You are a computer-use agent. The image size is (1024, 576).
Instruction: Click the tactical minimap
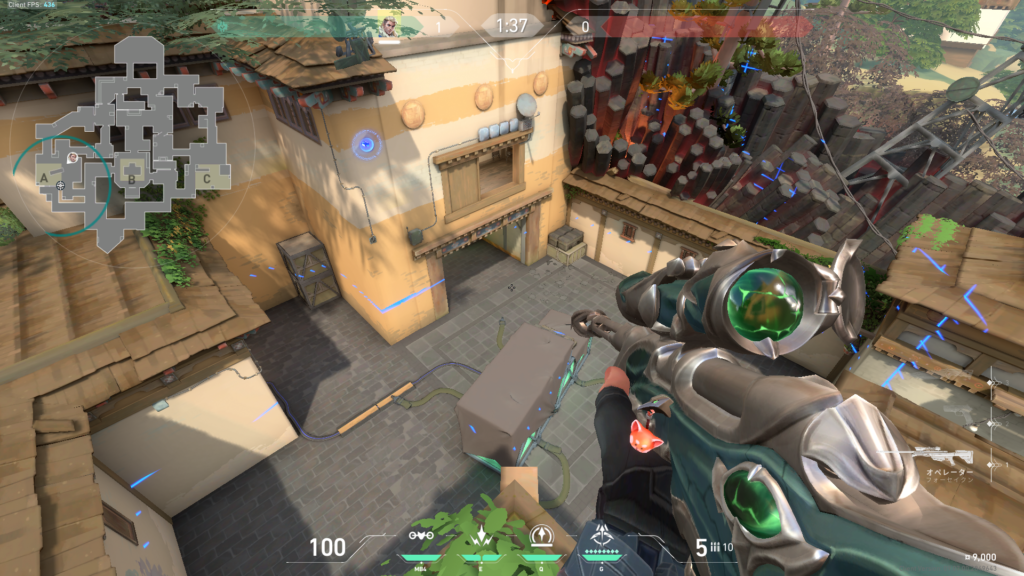(x=128, y=140)
